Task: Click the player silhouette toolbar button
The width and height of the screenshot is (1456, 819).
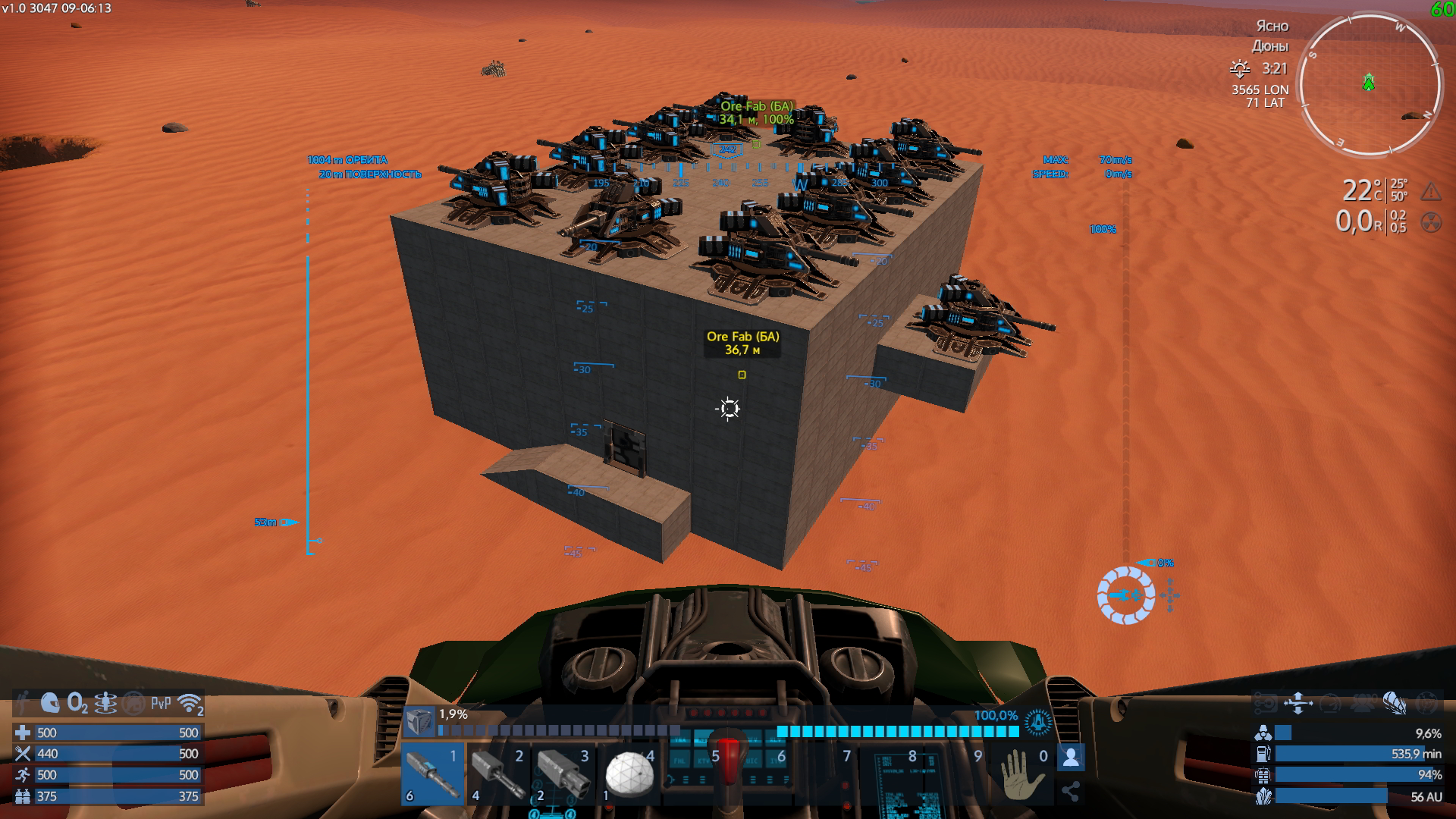Action: (x=1071, y=758)
